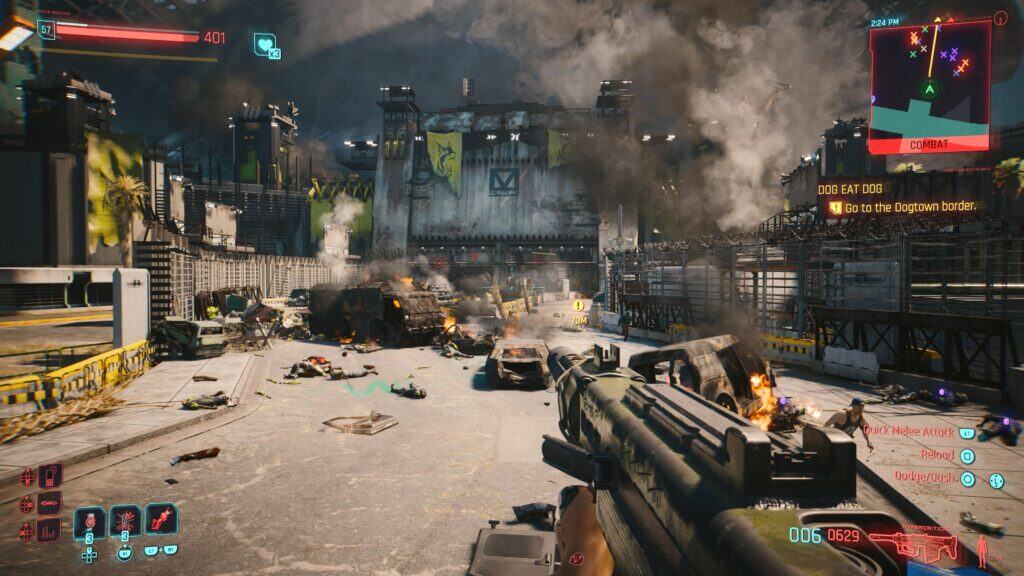Activate the projectile launcher cyberware slot
The height and width of the screenshot is (576, 1024).
pyautogui.click(x=161, y=520)
